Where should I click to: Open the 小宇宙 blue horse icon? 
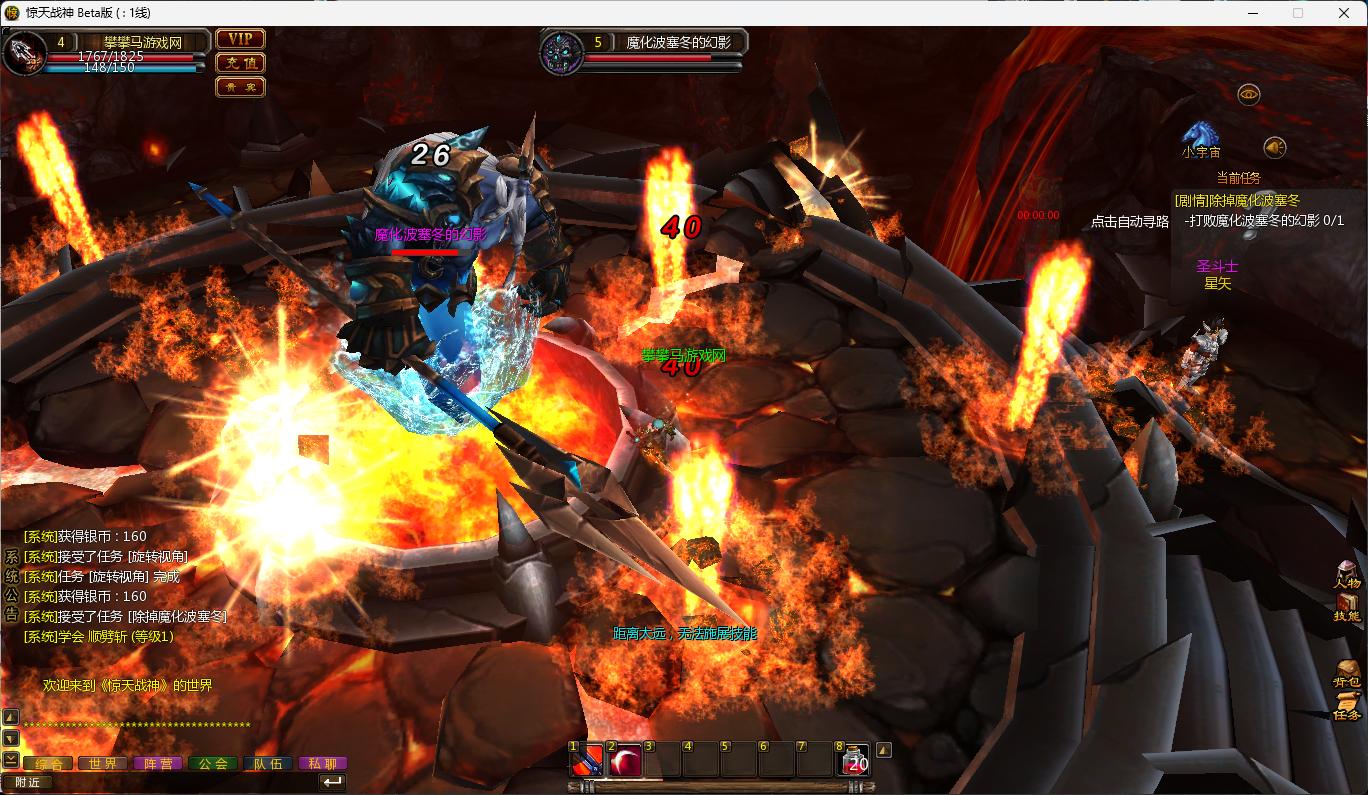pos(1201,134)
